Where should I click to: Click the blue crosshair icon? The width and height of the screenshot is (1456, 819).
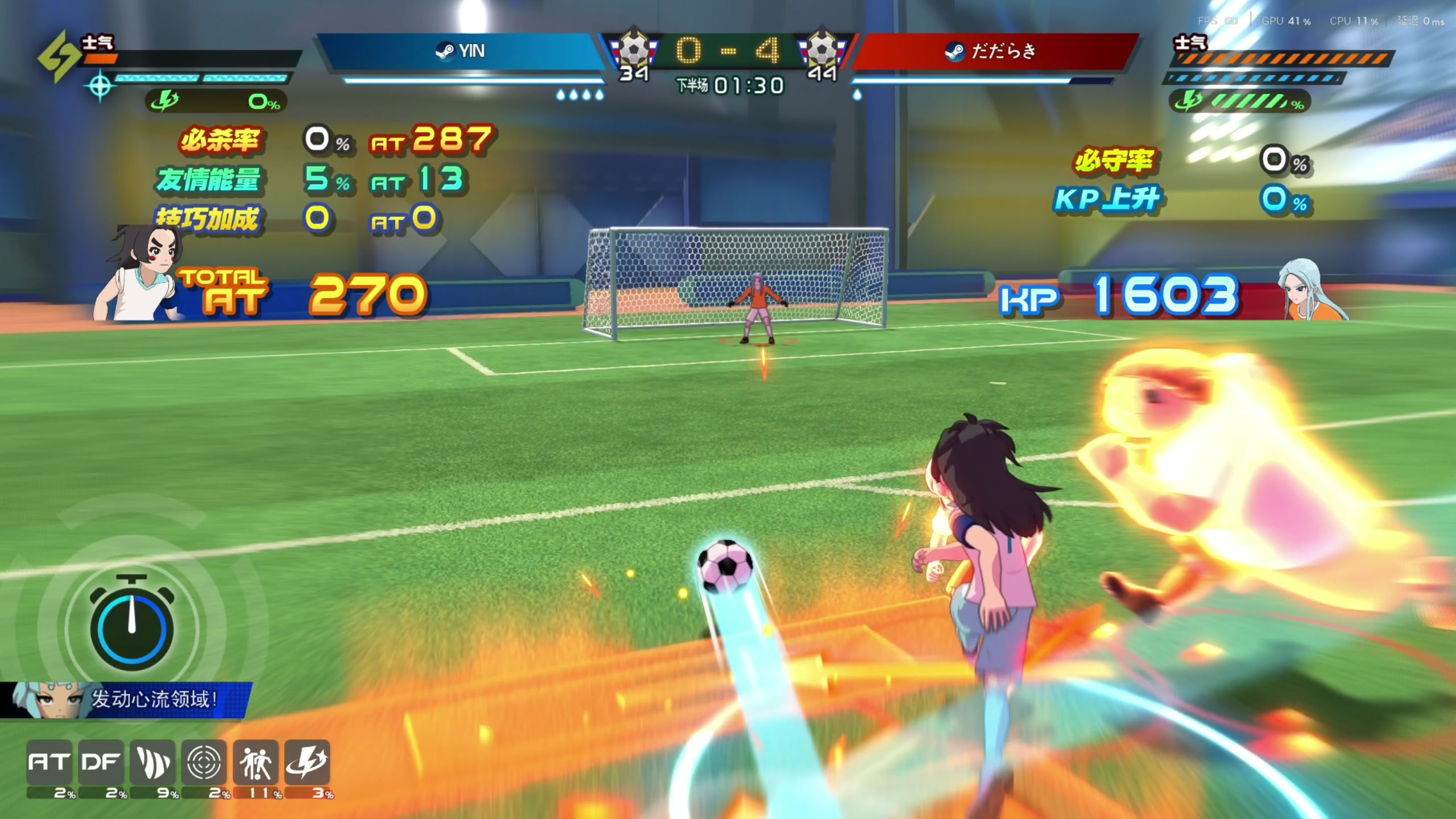pos(100,86)
